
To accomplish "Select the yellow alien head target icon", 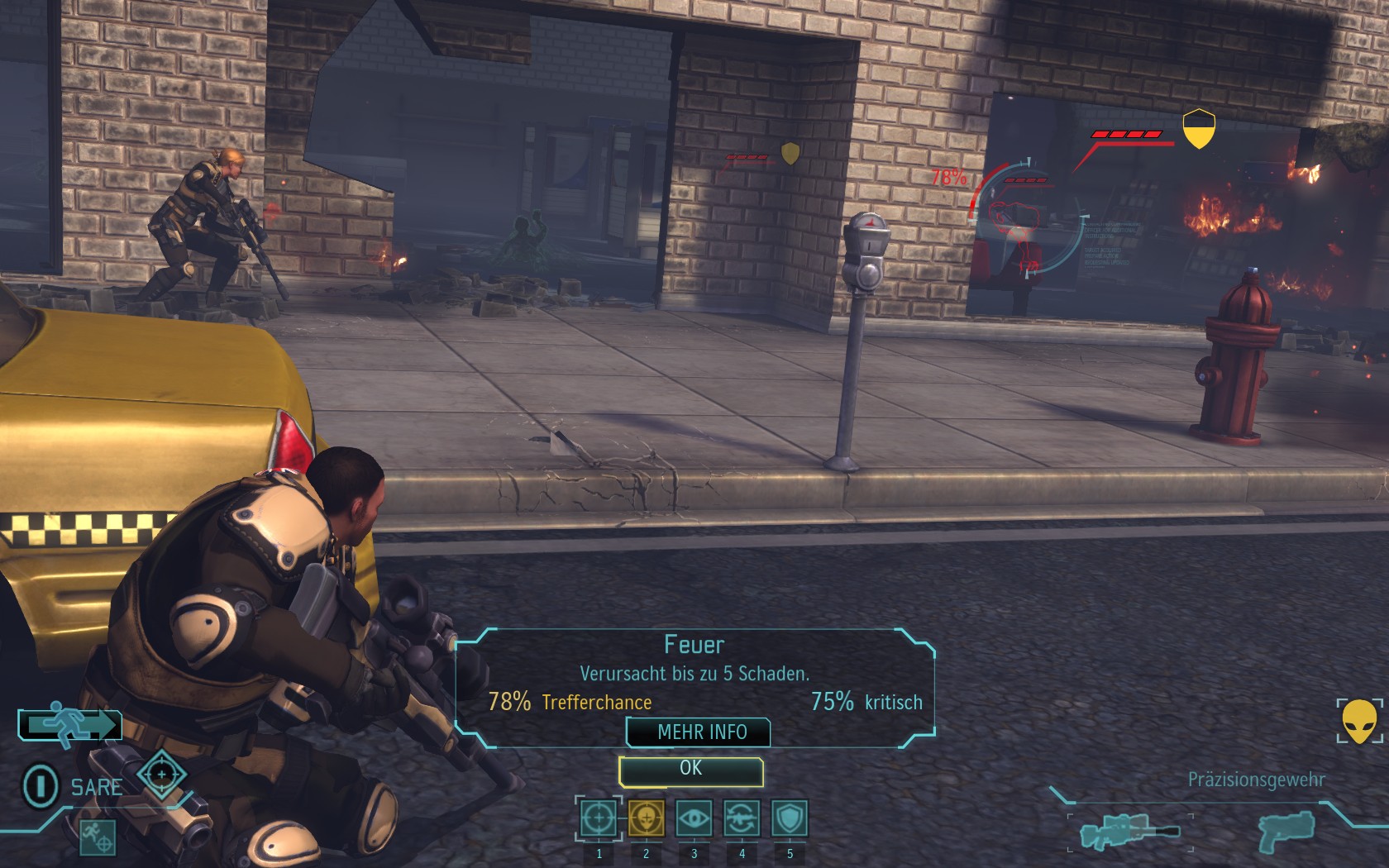I will 1359,721.
